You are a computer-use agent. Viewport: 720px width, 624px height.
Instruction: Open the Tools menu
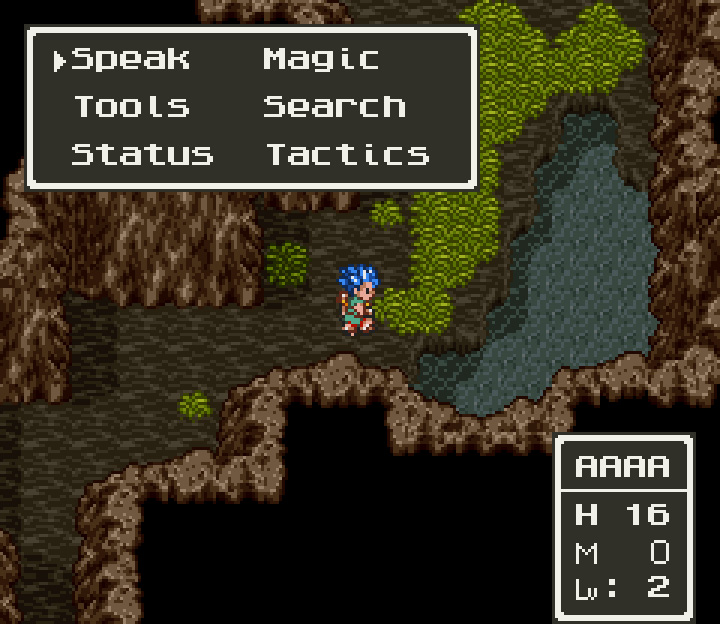[131, 106]
